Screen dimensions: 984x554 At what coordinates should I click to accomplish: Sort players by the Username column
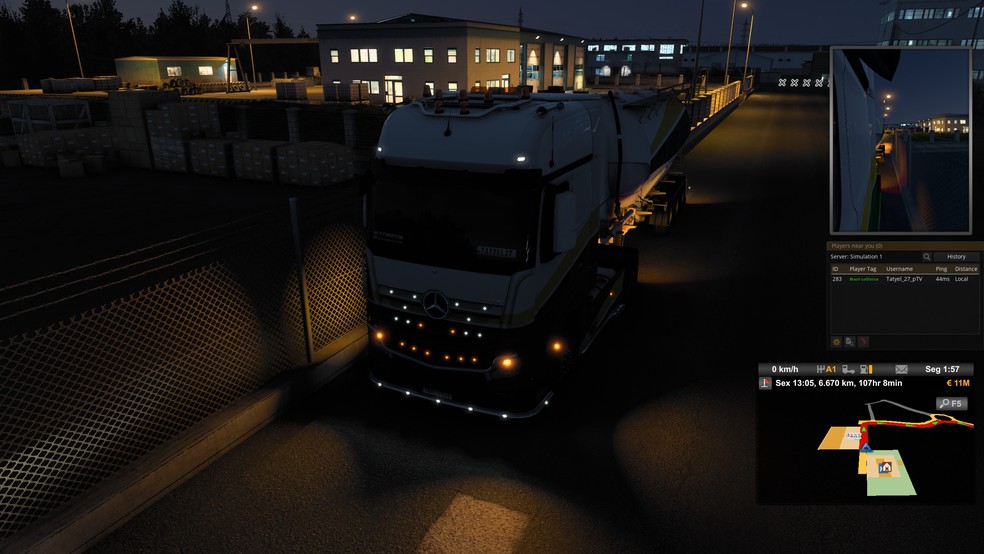[900, 269]
